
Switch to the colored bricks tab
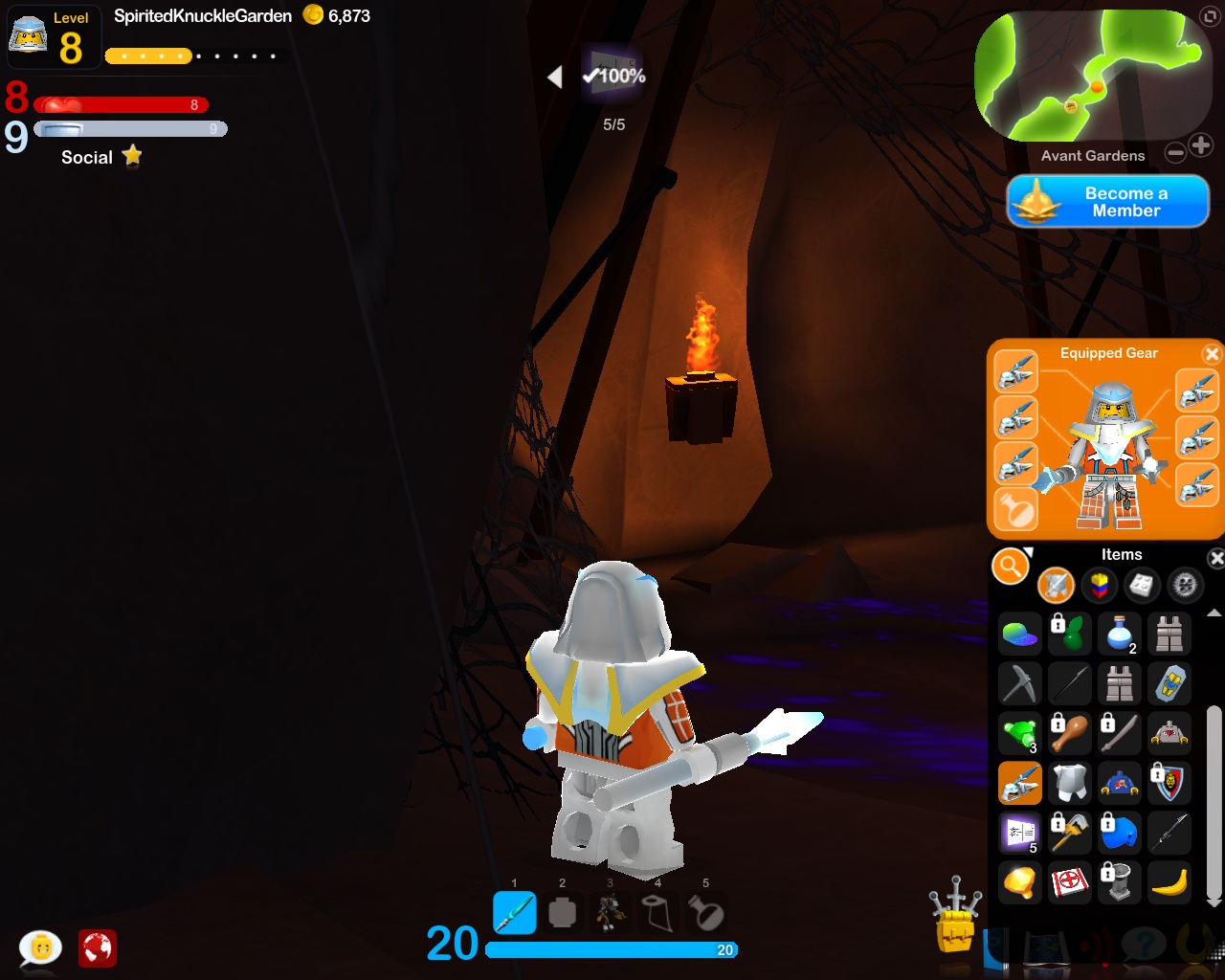click(x=1099, y=585)
